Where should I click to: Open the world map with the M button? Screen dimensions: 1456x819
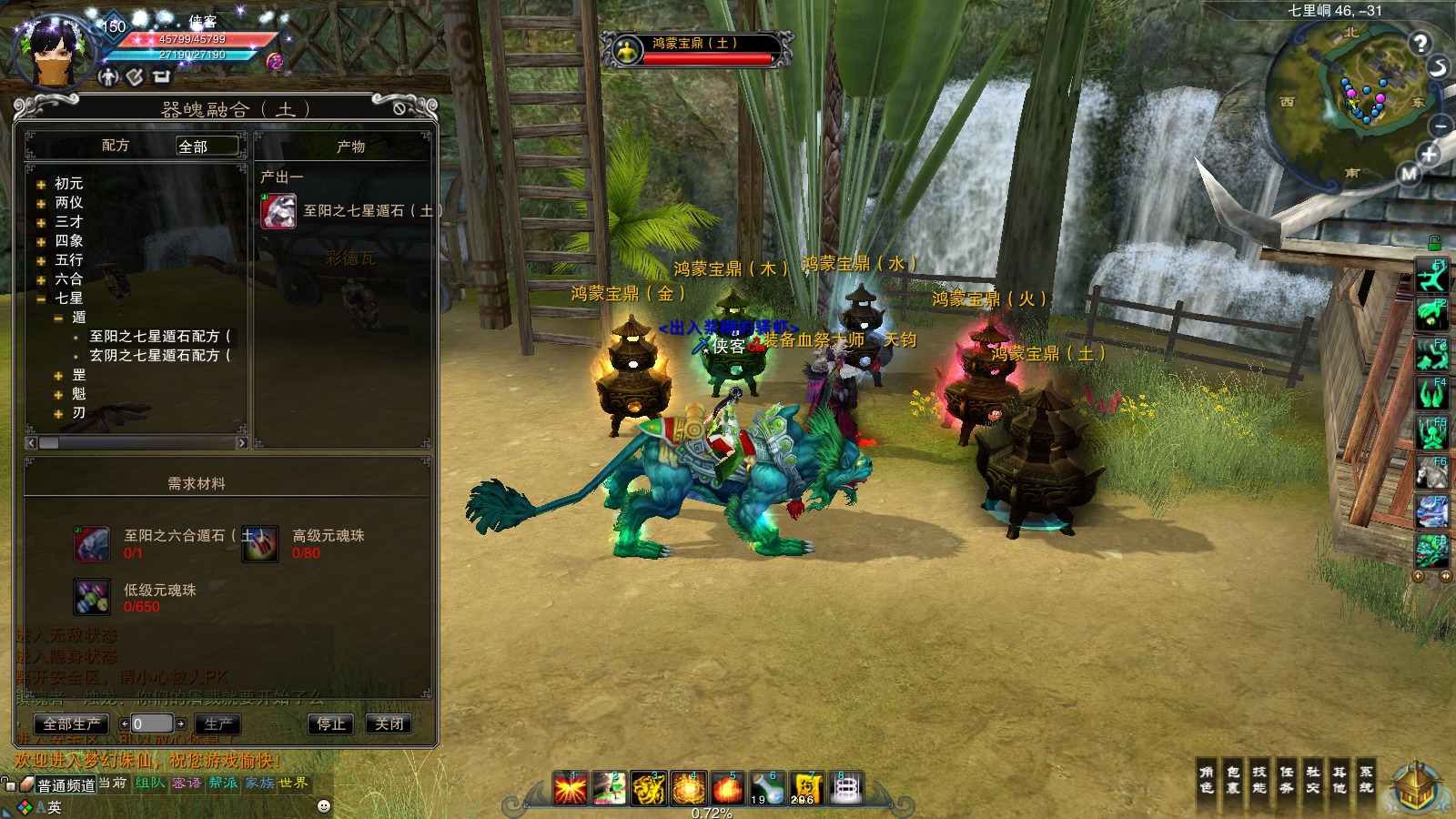[1409, 173]
